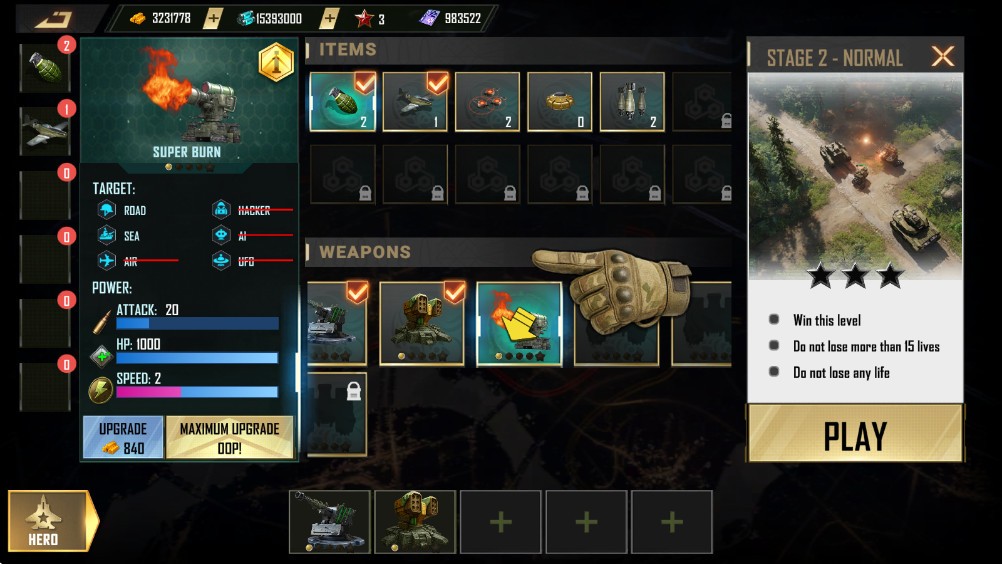
Task: Select the fighter plane item in the items grid
Action: (415, 101)
